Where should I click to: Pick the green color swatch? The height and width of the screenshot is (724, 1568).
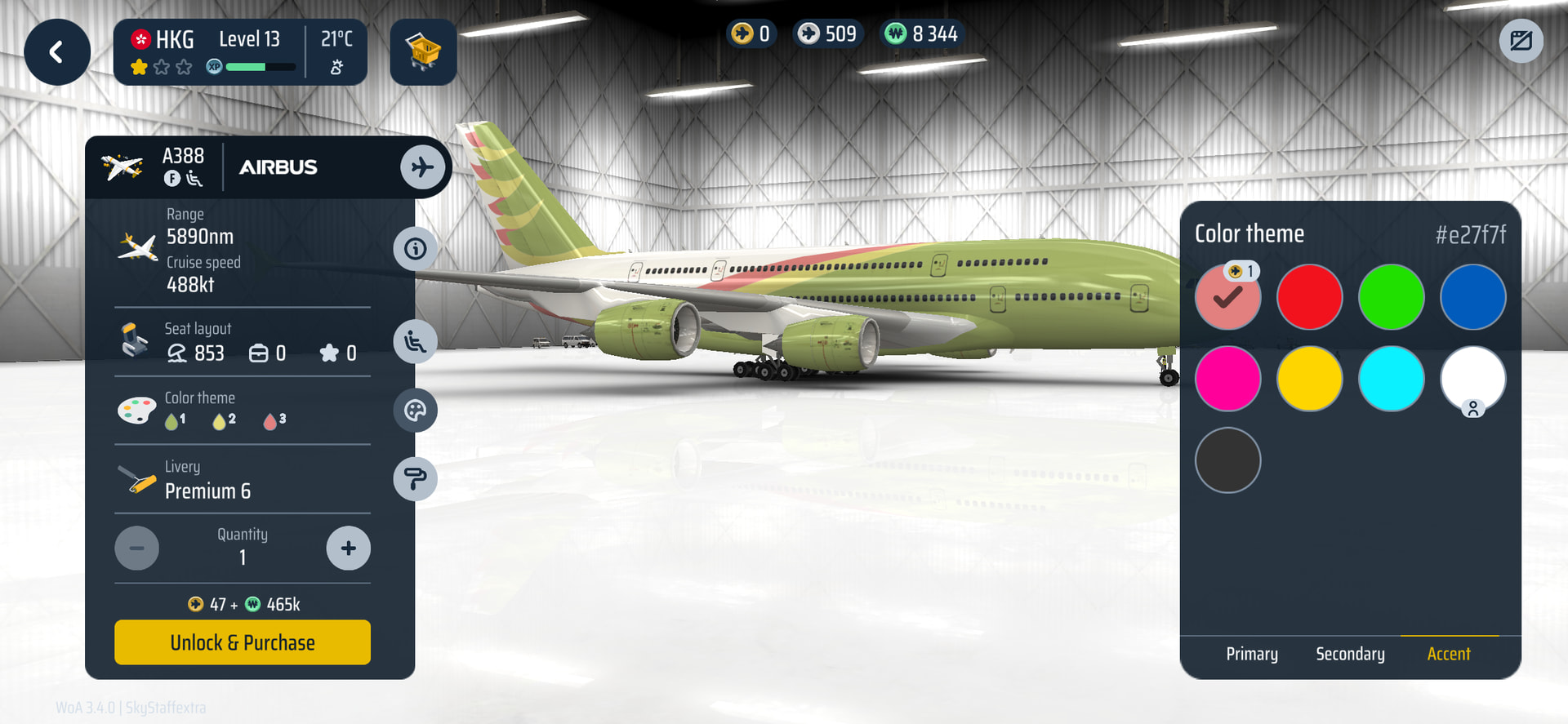(1391, 297)
